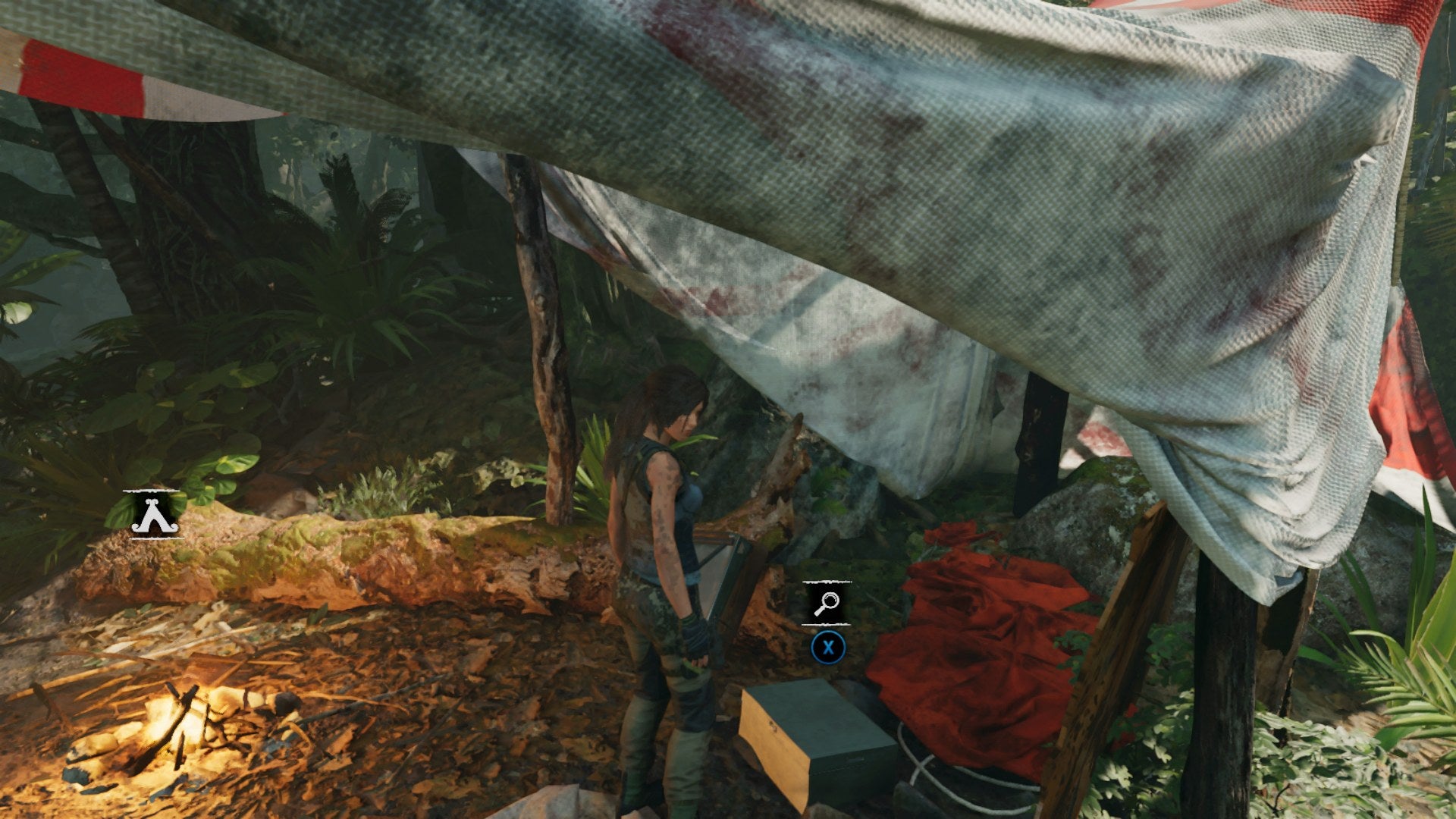Click the magnifying glass examine icon
The width and height of the screenshot is (1456, 819).
(x=826, y=601)
